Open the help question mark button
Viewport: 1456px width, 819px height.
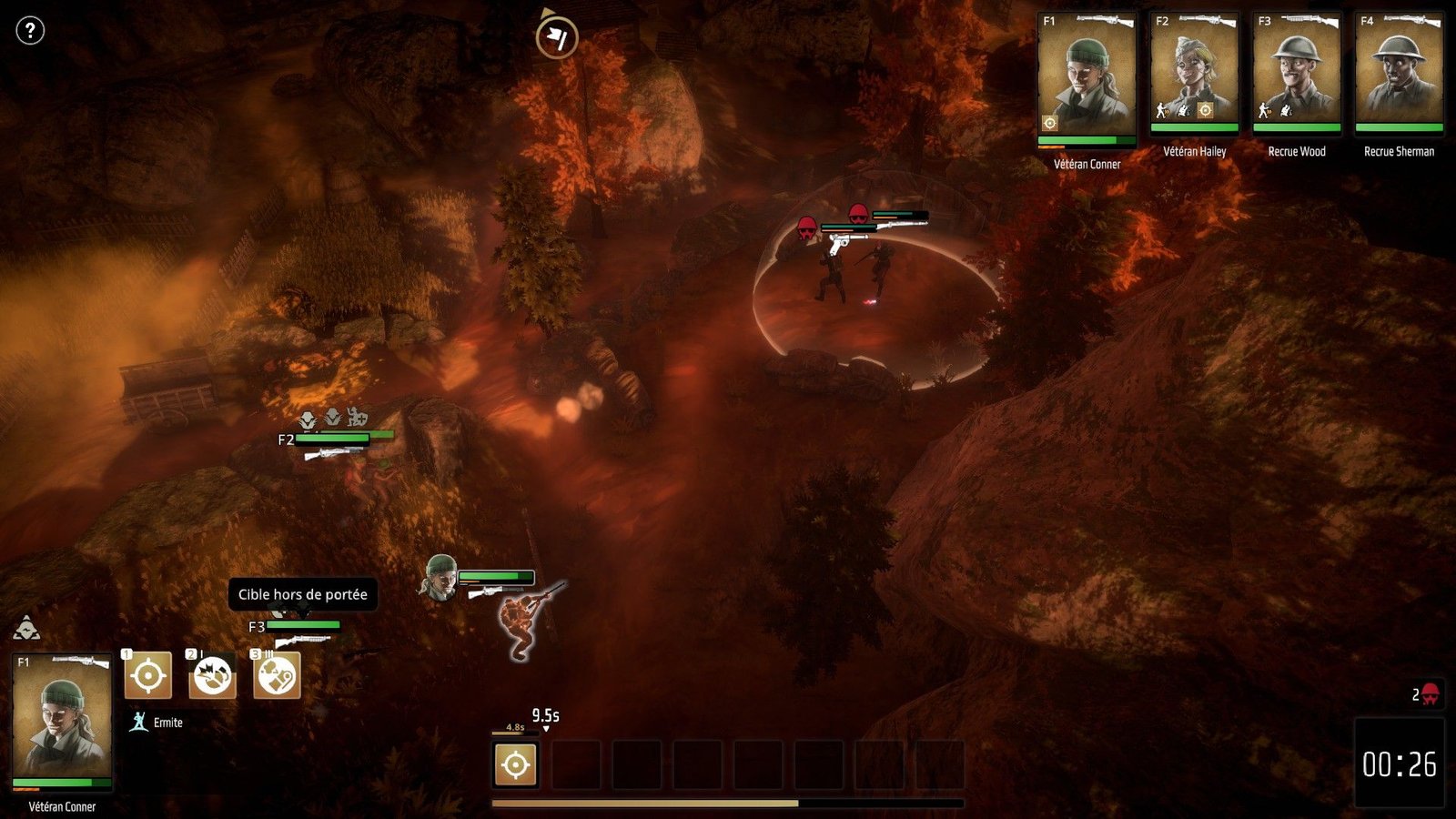point(30,31)
